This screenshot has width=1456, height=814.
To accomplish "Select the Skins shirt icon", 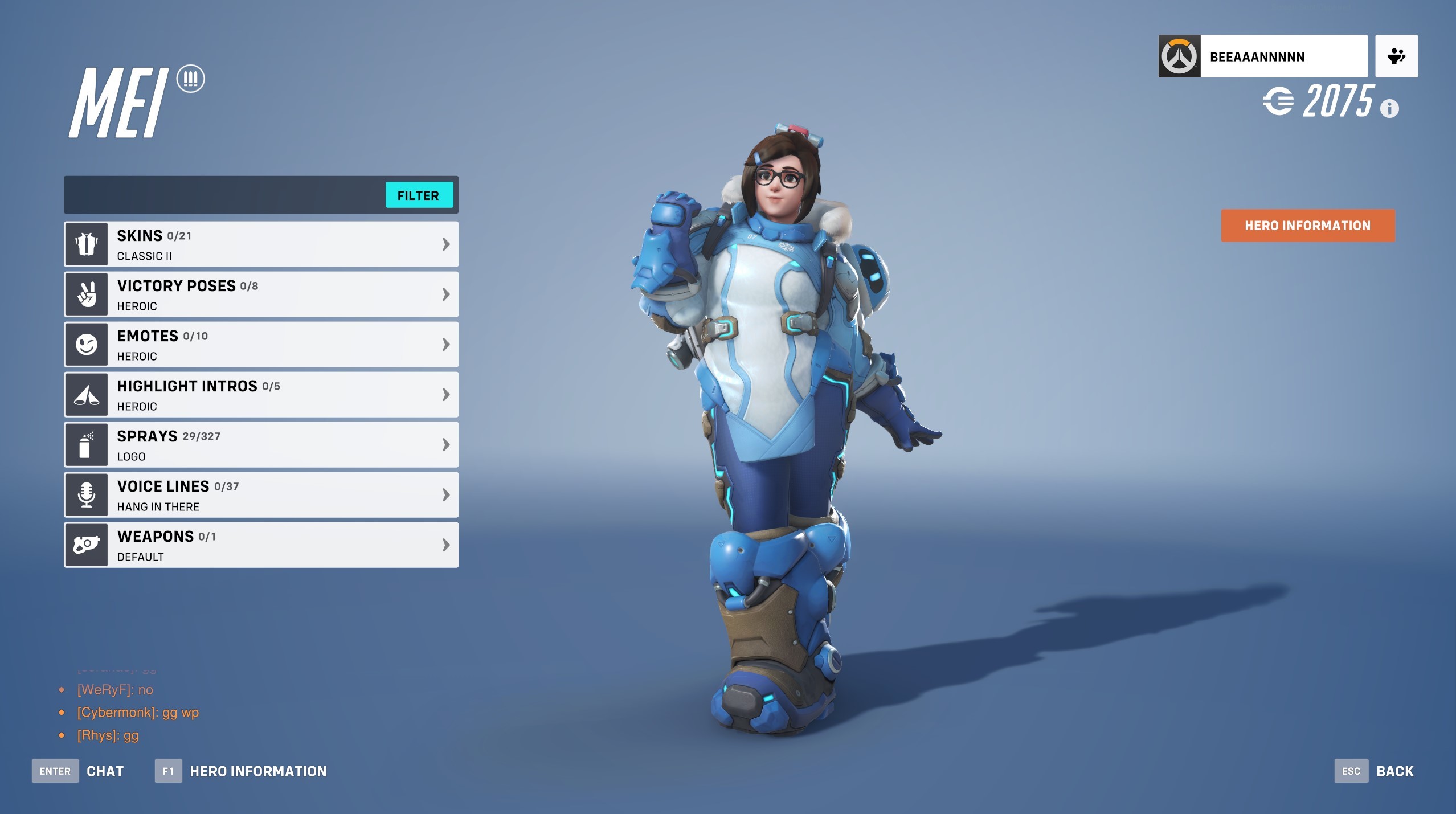I will click(x=86, y=244).
